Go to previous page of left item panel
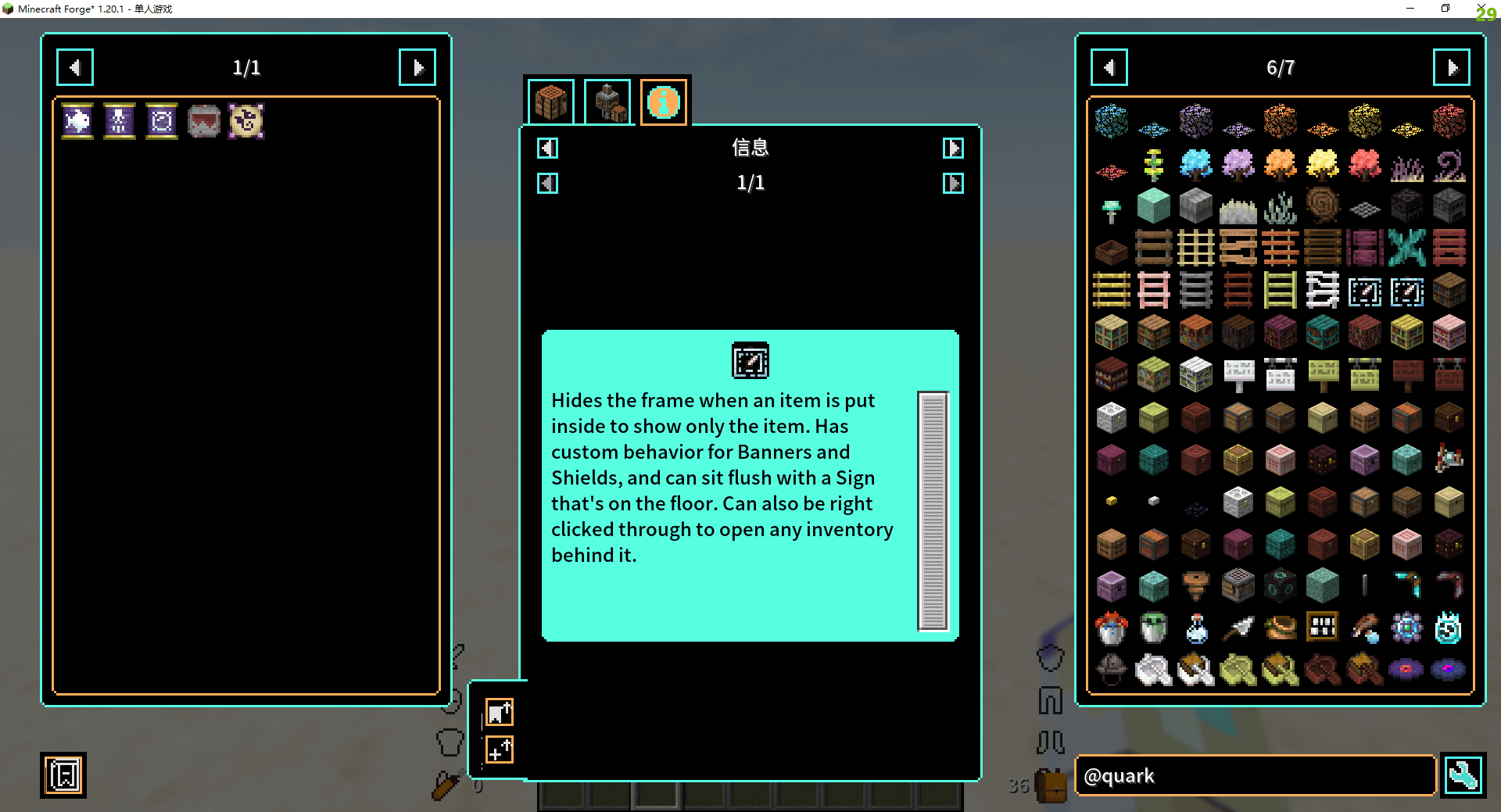Viewport: 1501px width, 812px height. (x=75, y=68)
